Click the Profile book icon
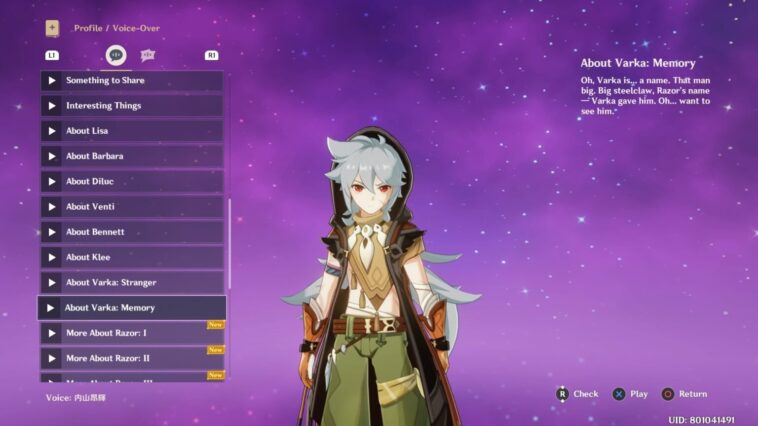This screenshot has width=758, height=426. [x=52, y=28]
